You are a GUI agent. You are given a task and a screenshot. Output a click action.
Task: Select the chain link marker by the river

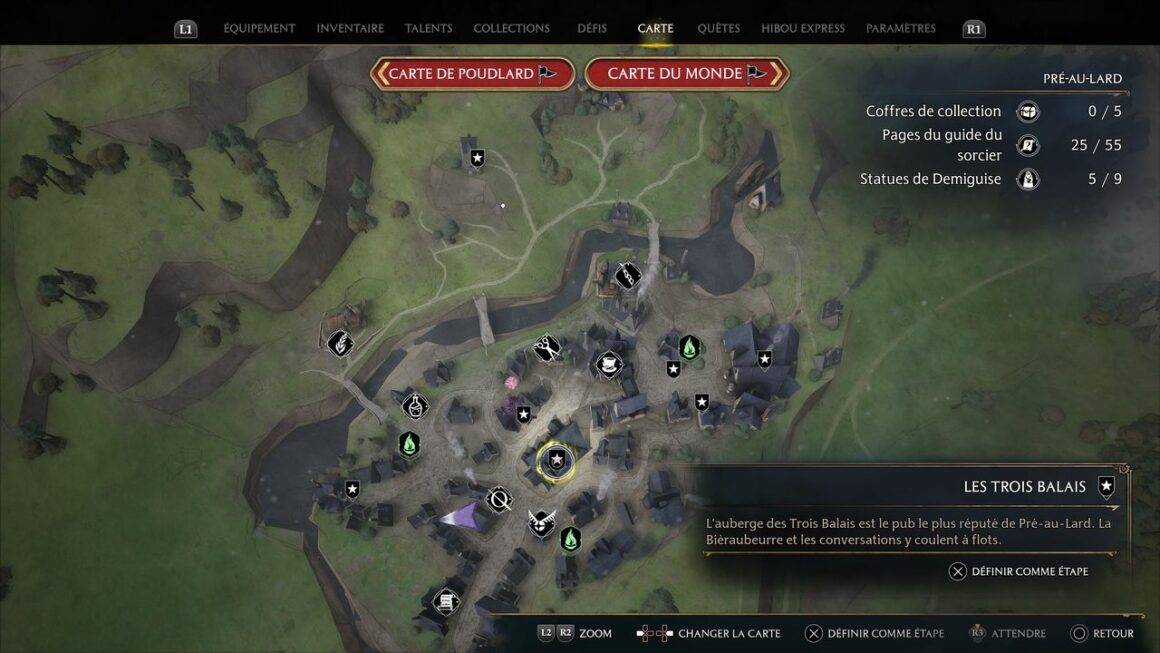(627, 274)
